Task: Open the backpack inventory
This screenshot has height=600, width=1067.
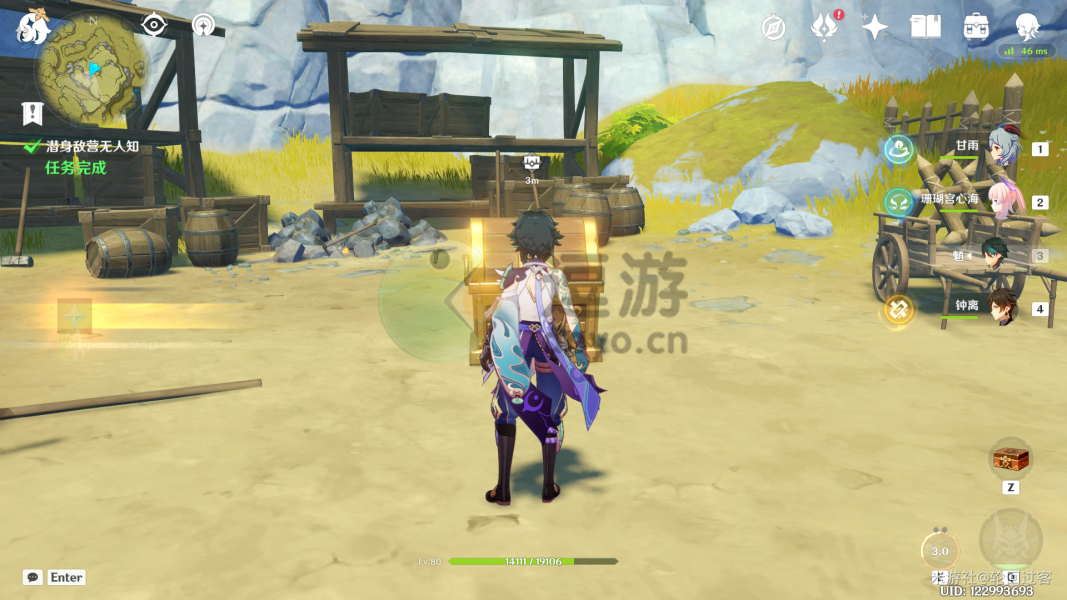Action: [976, 27]
